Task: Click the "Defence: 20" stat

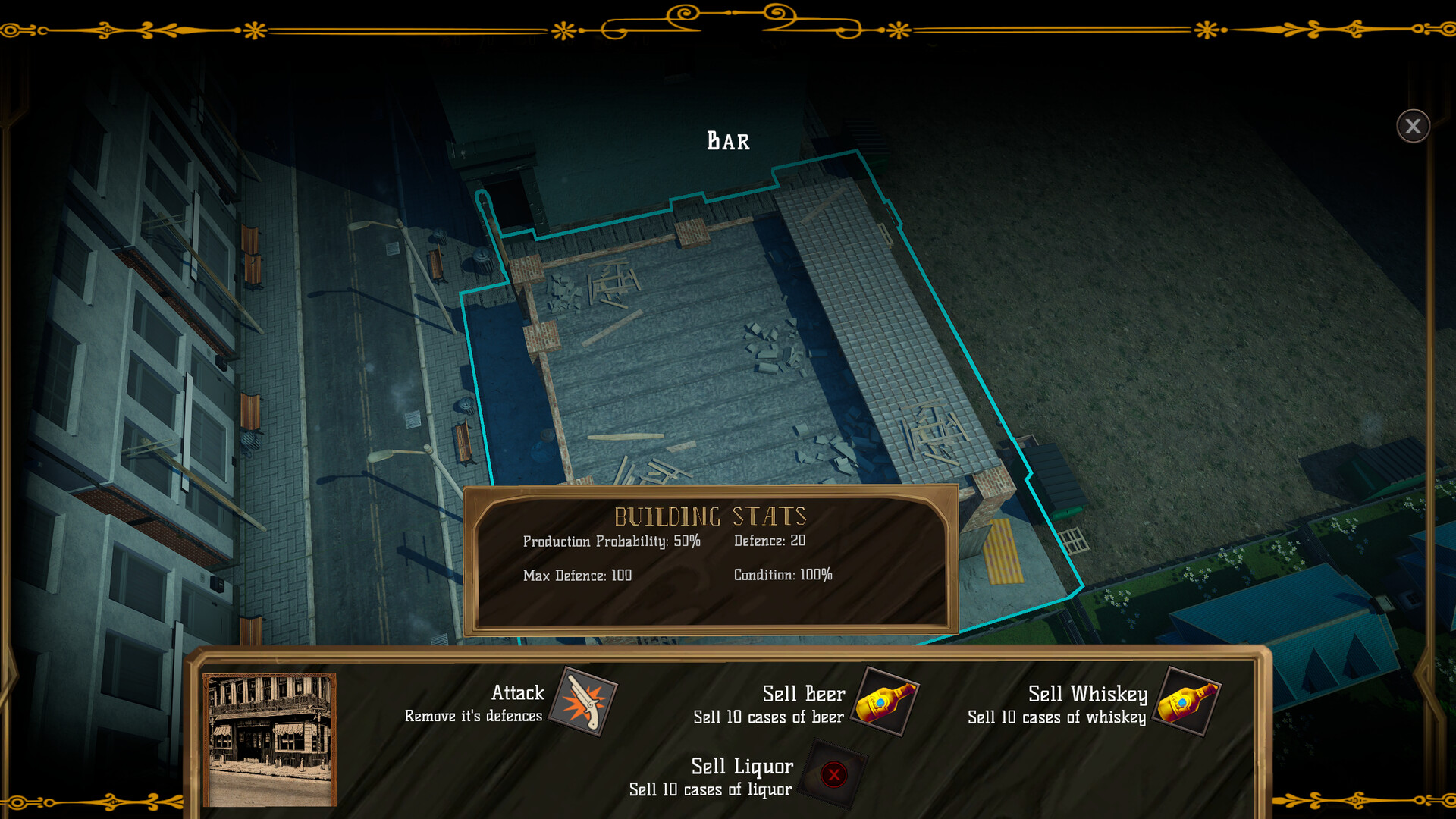Action: (768, 541)
